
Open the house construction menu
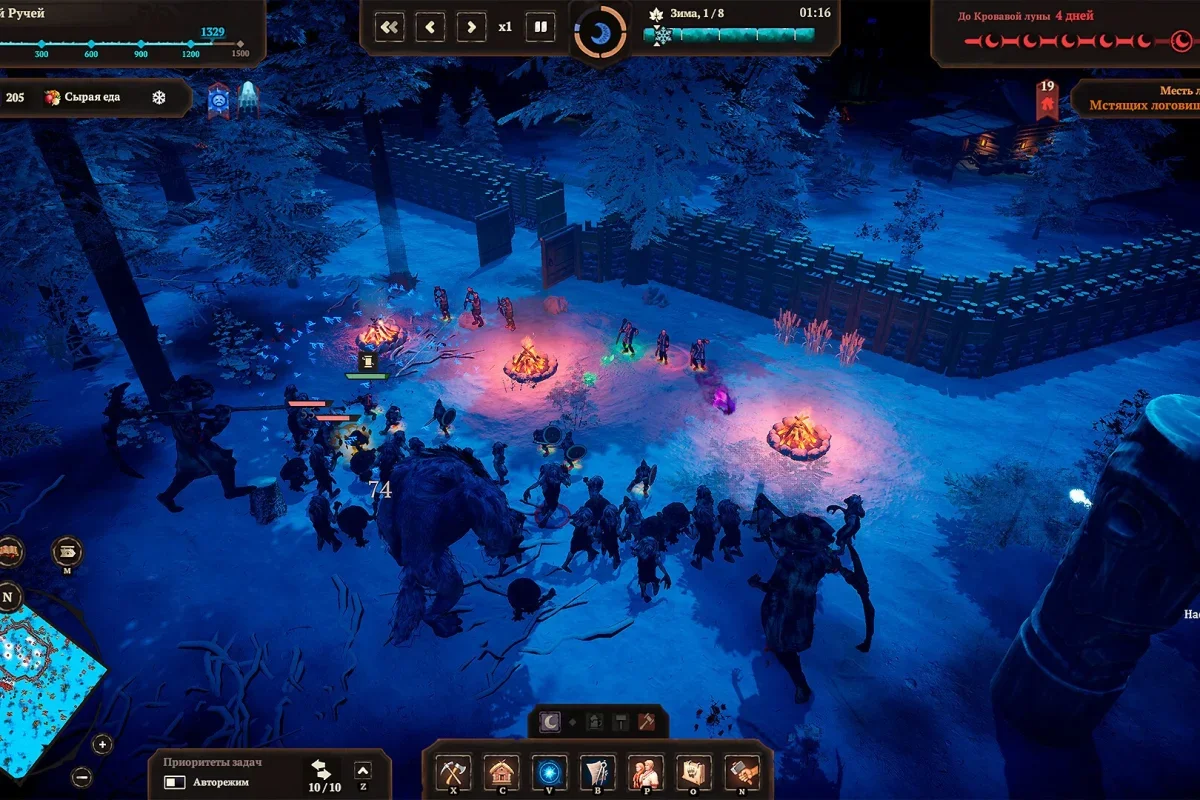click(501, 772)
